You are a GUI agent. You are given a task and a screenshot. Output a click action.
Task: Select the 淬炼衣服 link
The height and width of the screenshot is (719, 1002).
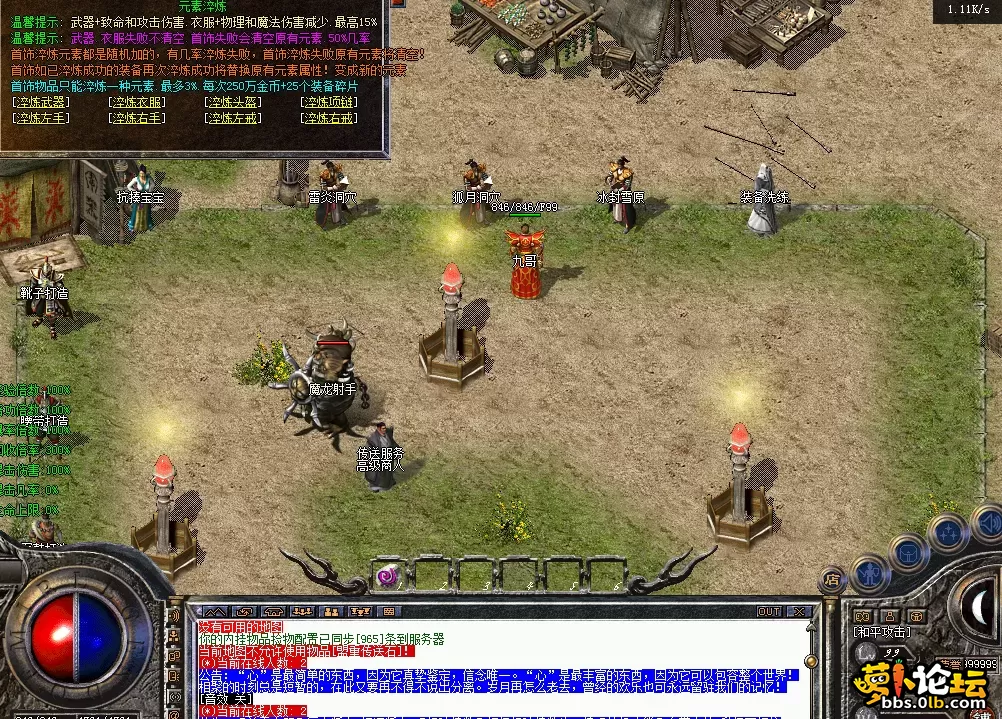[138, 102]
